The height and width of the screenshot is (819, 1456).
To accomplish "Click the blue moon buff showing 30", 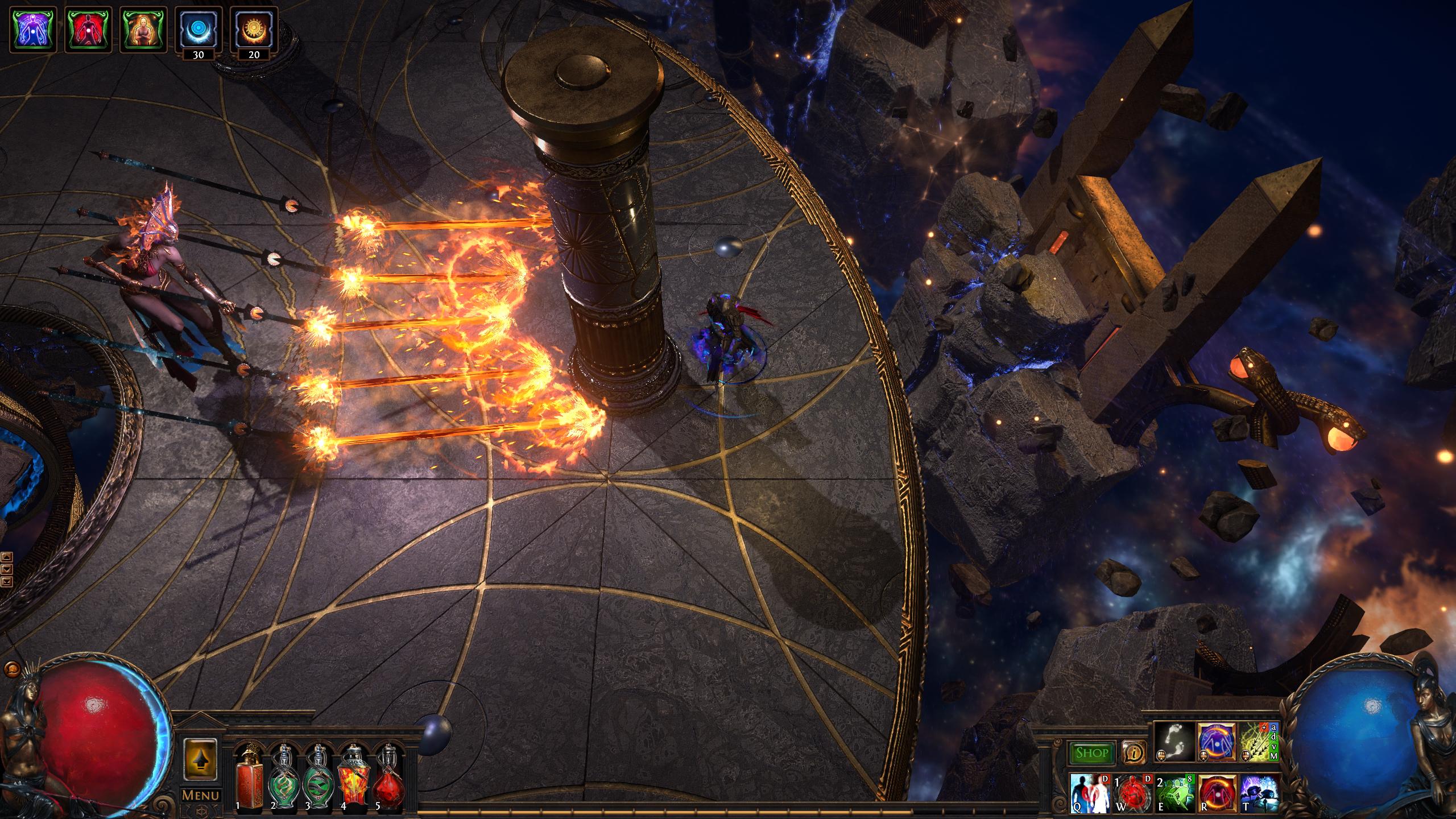I will click(198, 28).
